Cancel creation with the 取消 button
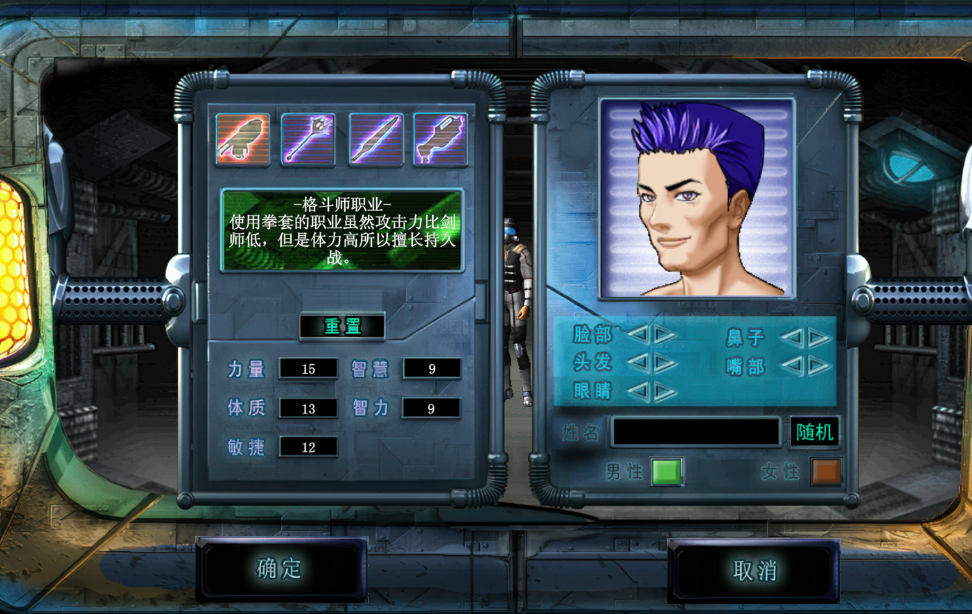 754,570
